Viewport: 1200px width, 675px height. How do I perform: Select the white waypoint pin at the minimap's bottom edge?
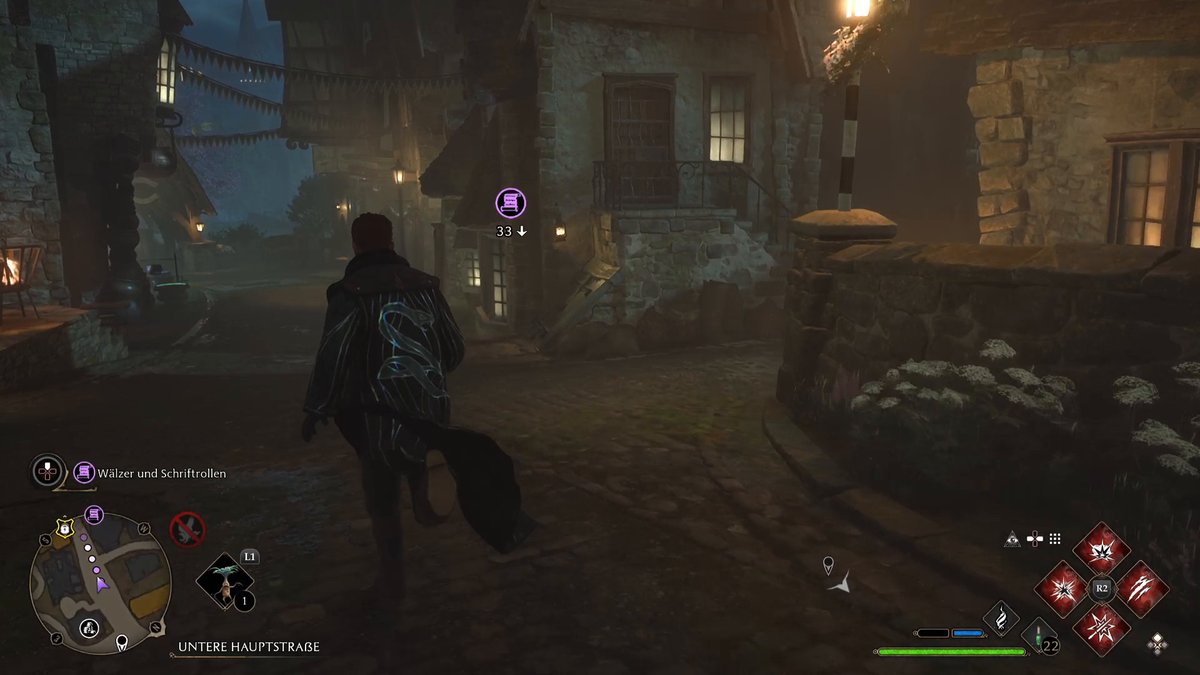coord(122,642)
